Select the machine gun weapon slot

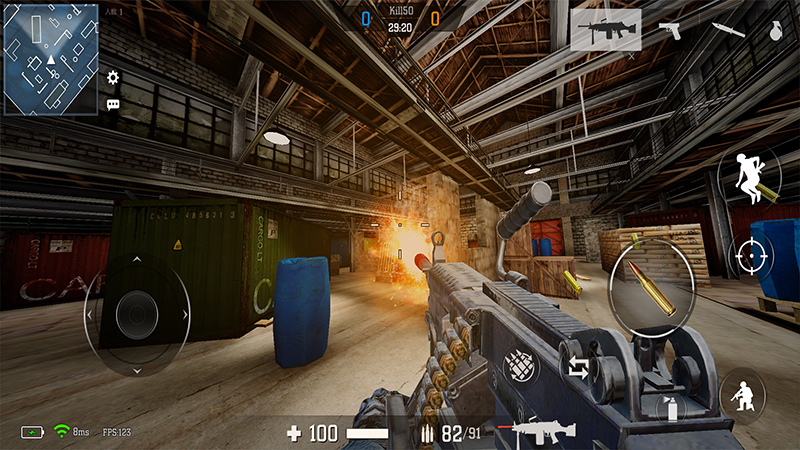pyautogui.click(x=605, y=30)
